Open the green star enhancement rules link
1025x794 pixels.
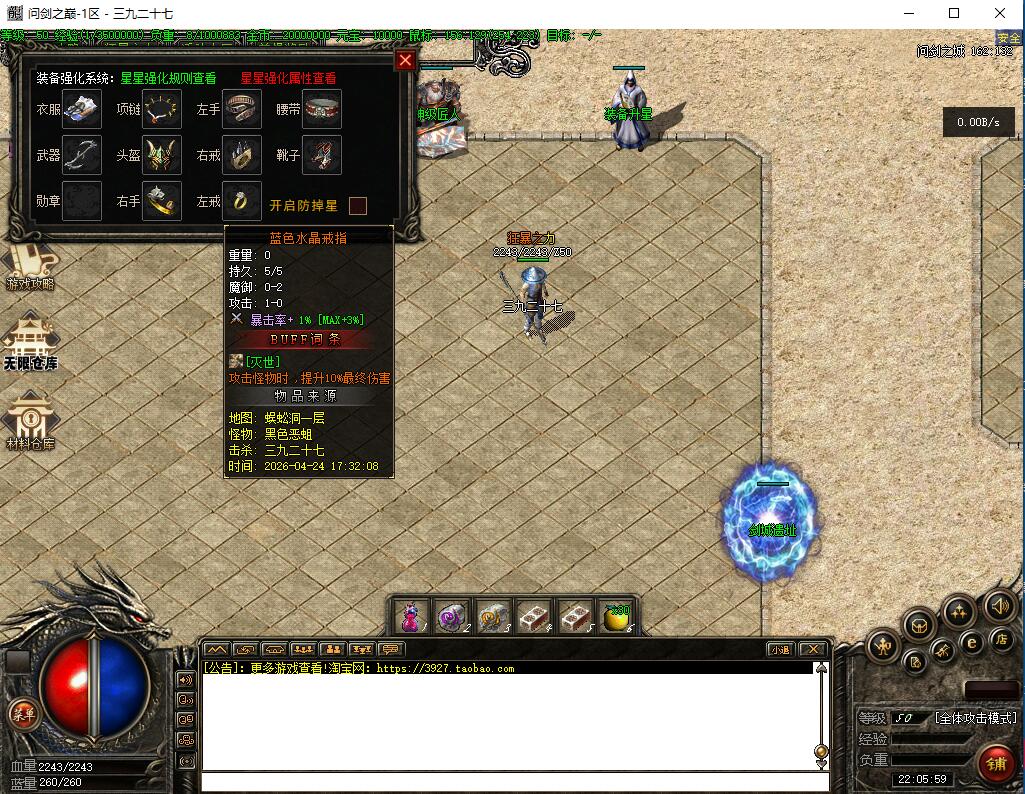pos(168,78)
